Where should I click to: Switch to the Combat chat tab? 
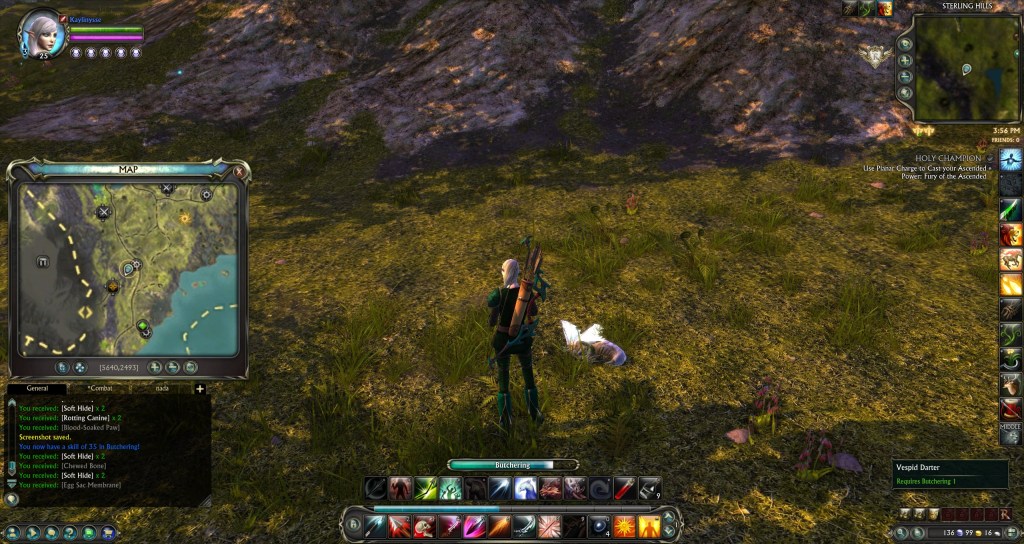click(x=101, y=388)
